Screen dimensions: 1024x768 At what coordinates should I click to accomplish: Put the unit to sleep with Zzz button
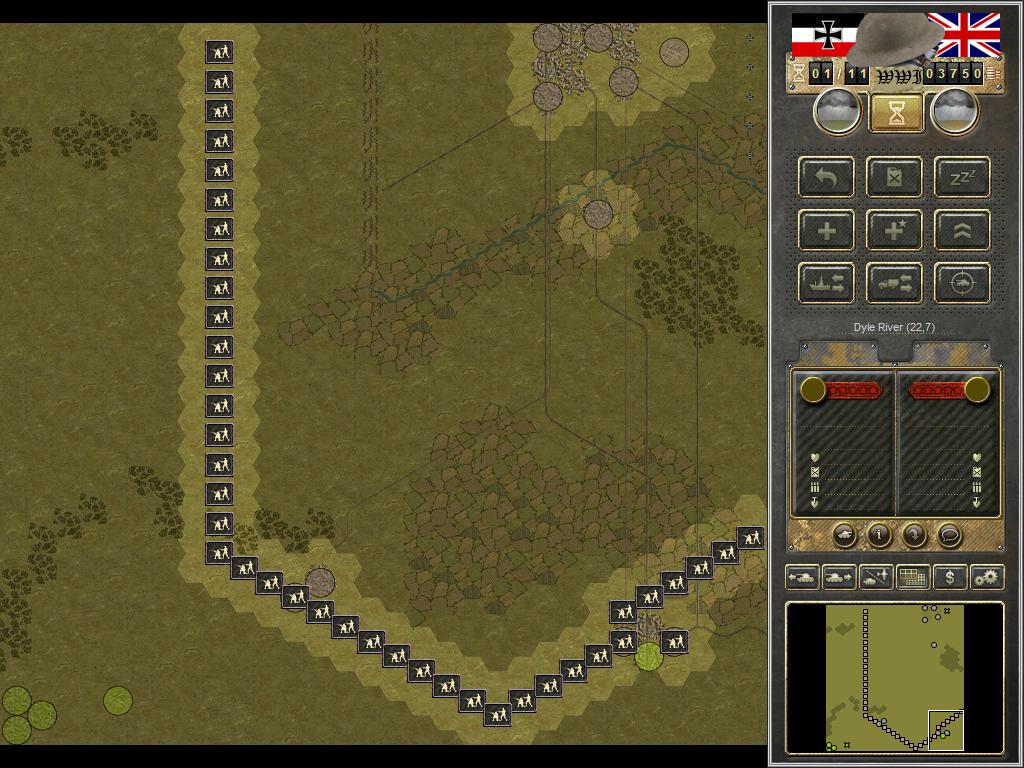click(x=962, y=178)
